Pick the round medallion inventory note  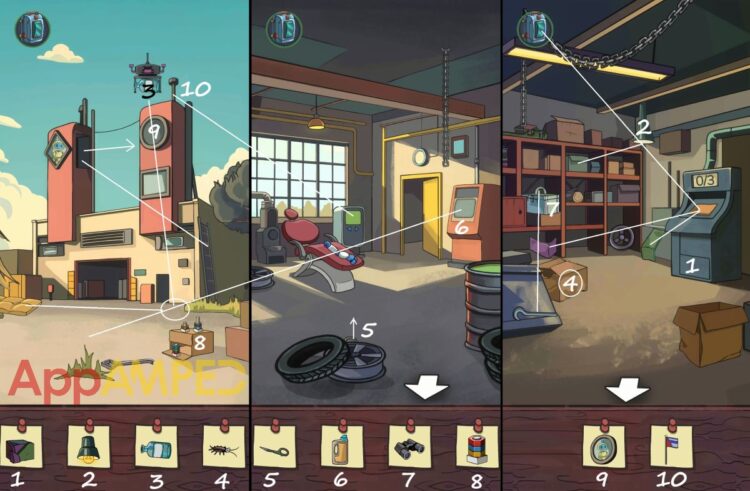pos(603,444)
